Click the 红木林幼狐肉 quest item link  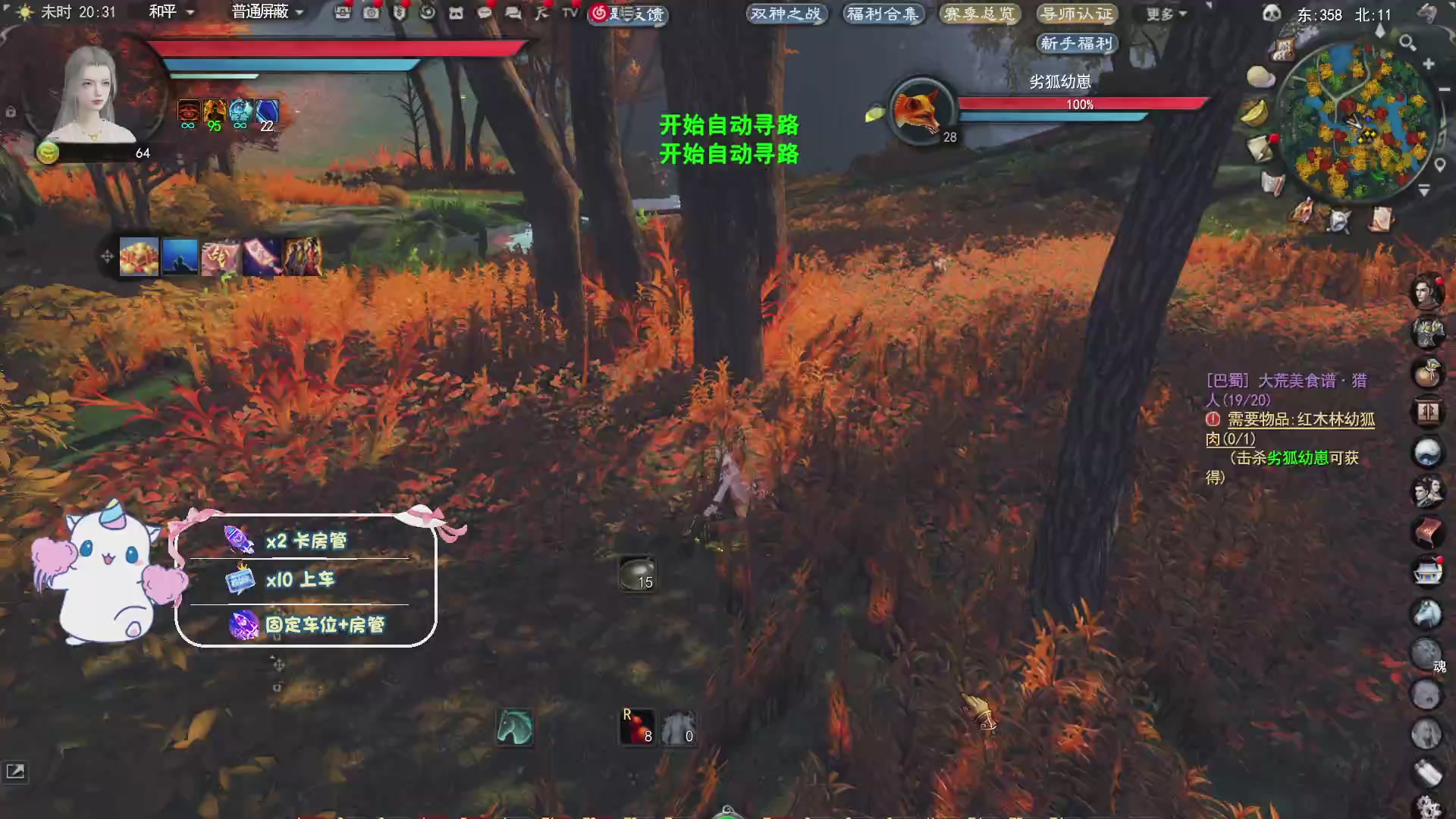(1339, 419)
